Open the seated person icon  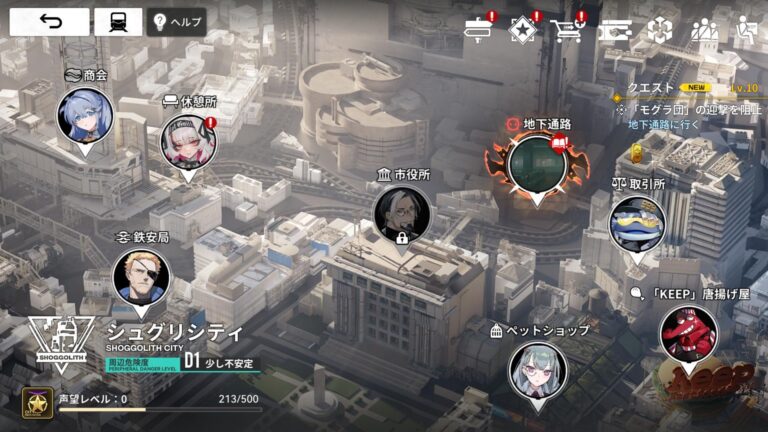click(745, 30)
